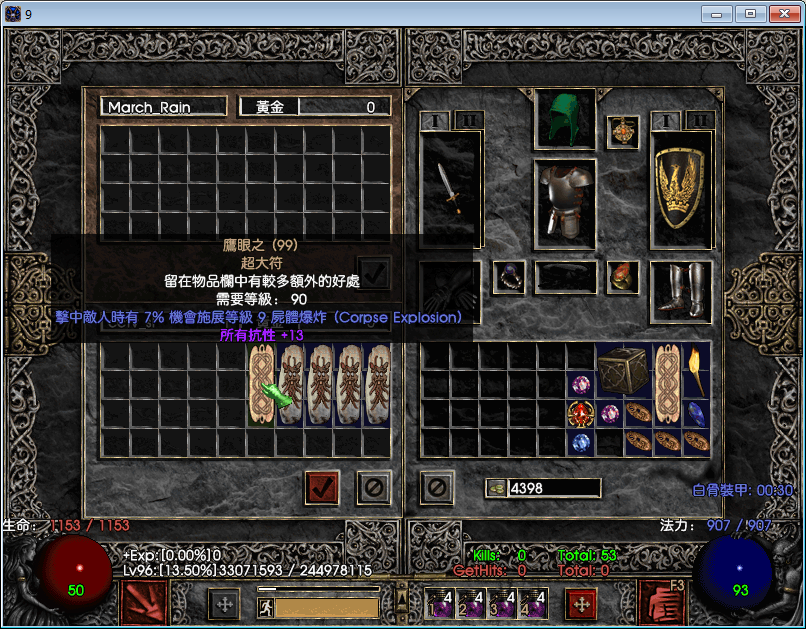The height and width of the screenshot is (629, 806).
Task: Select the equipped amulet slot
Action: [x=623, y=132]
